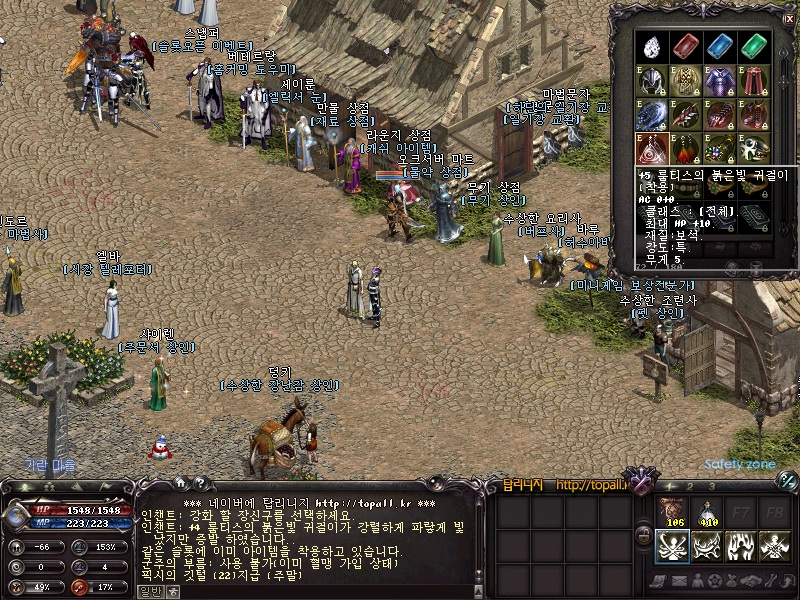Use the pouch item with count 106
This screenshot has height=600, width=800.
pos(672,513)
